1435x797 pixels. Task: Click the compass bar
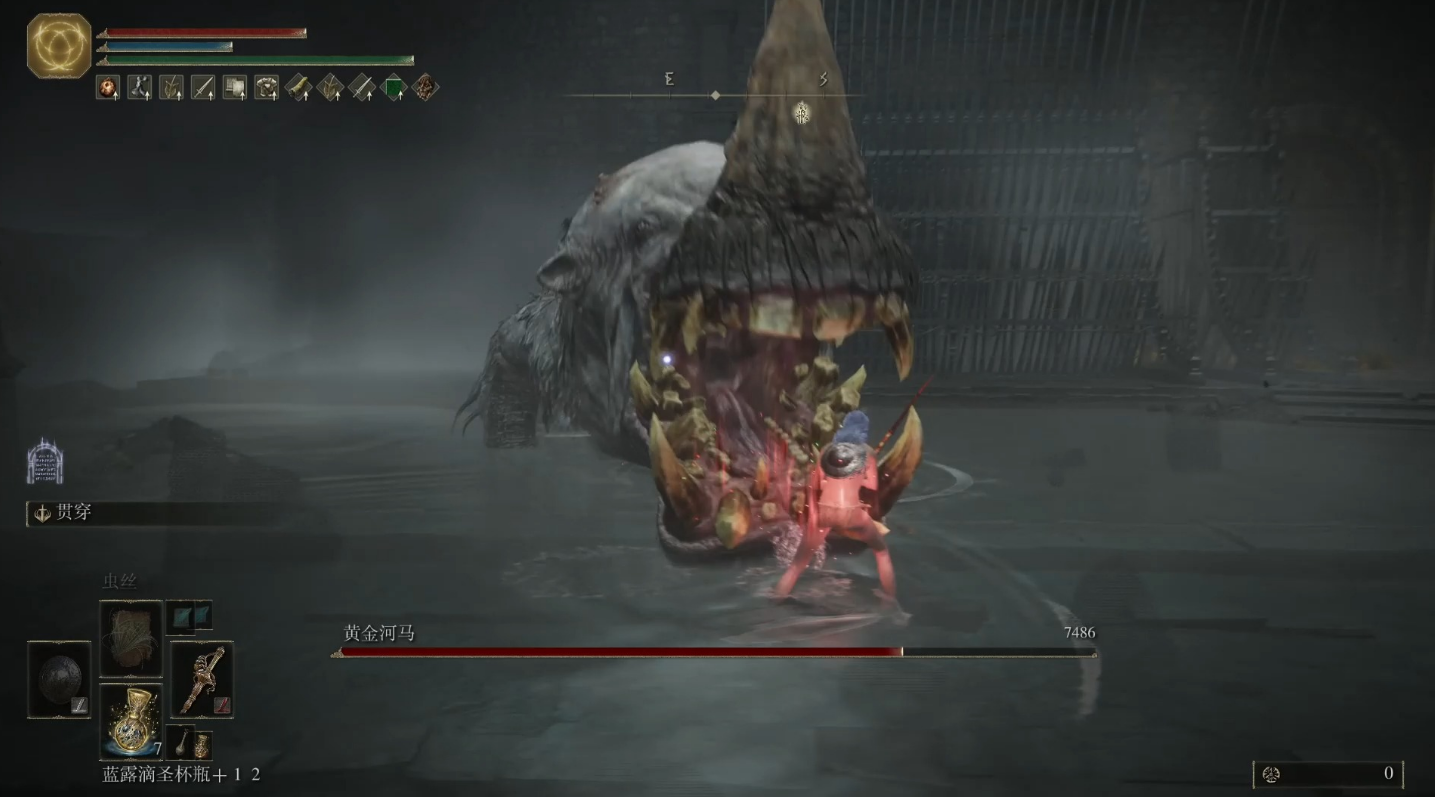click(x=715, y=95)
